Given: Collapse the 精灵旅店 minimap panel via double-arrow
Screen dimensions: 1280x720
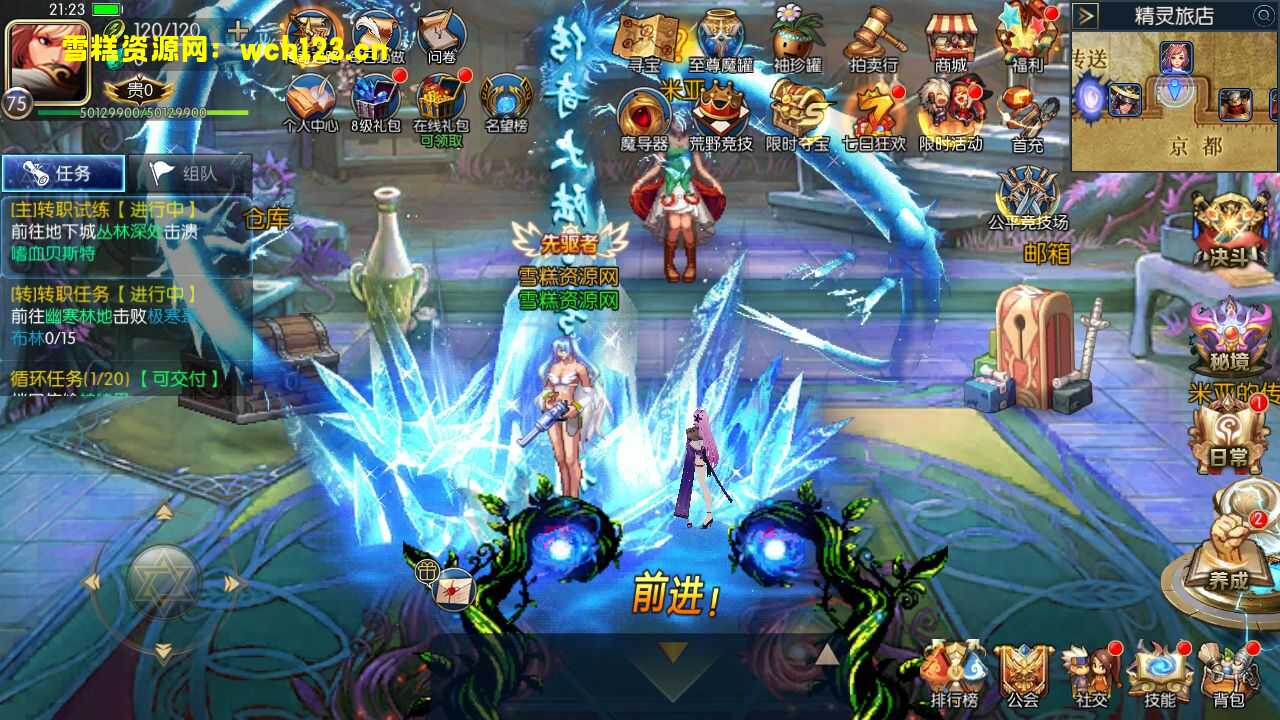Looking at the screenshot, I should (1086, 15).
